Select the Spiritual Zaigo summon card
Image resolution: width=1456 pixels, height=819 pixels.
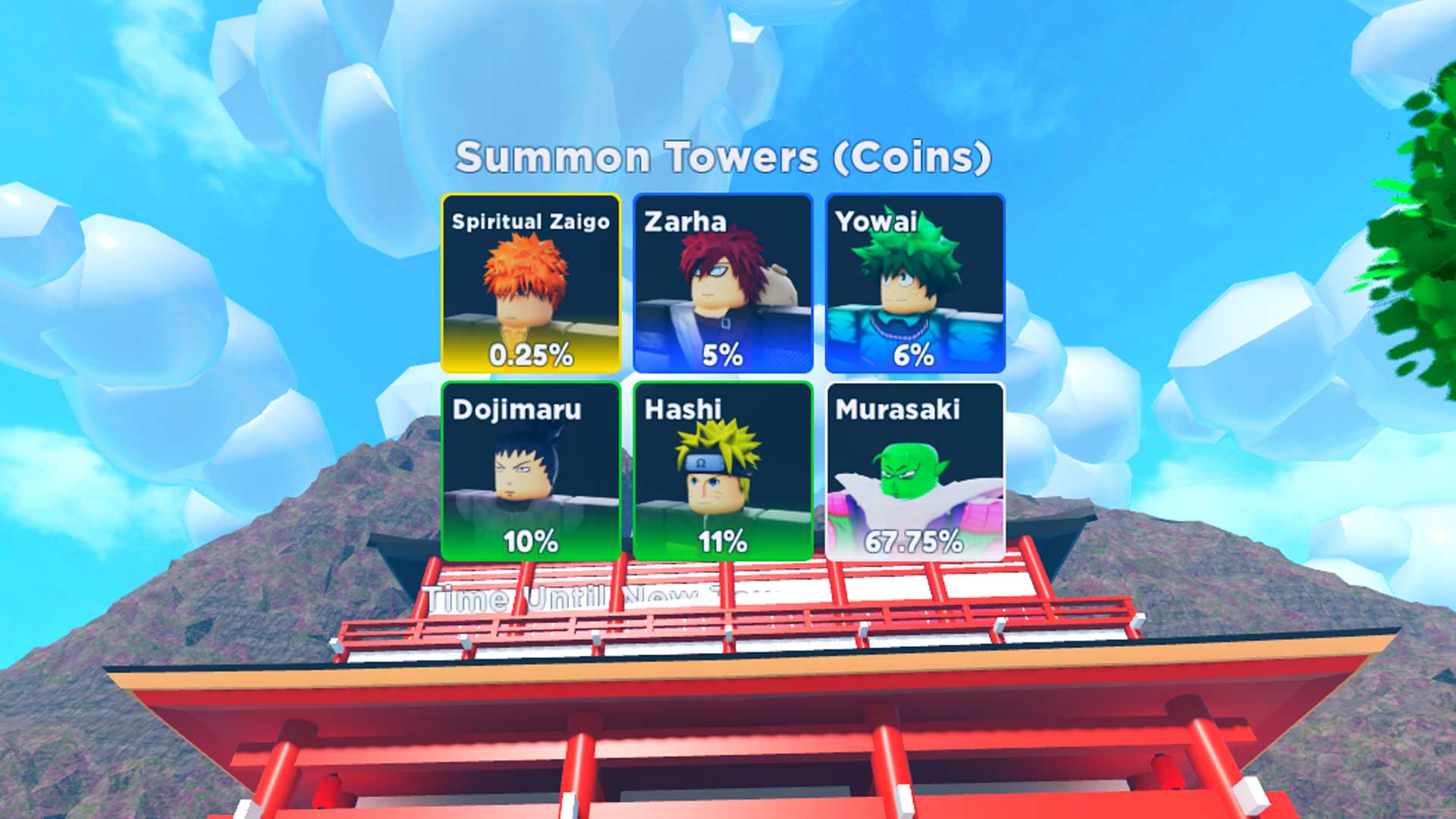[x=529, y=284]
